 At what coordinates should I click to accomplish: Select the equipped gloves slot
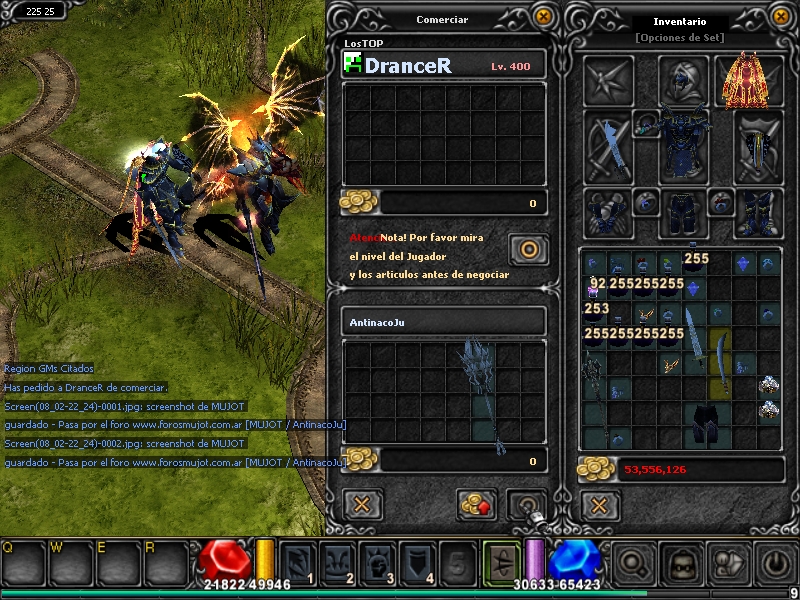(608, 212)
